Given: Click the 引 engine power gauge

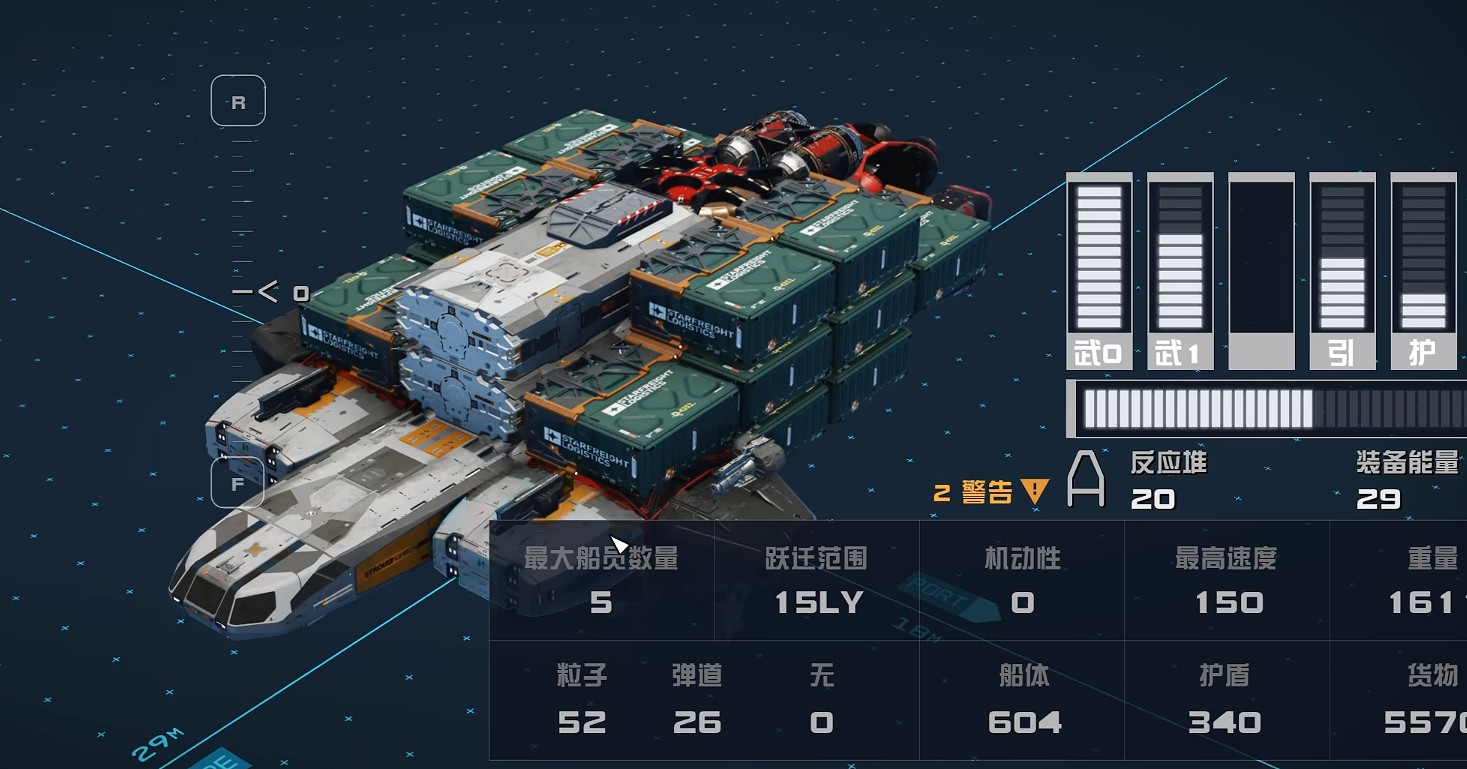Looking at the screenshot, I should (x=1341, y=265).
